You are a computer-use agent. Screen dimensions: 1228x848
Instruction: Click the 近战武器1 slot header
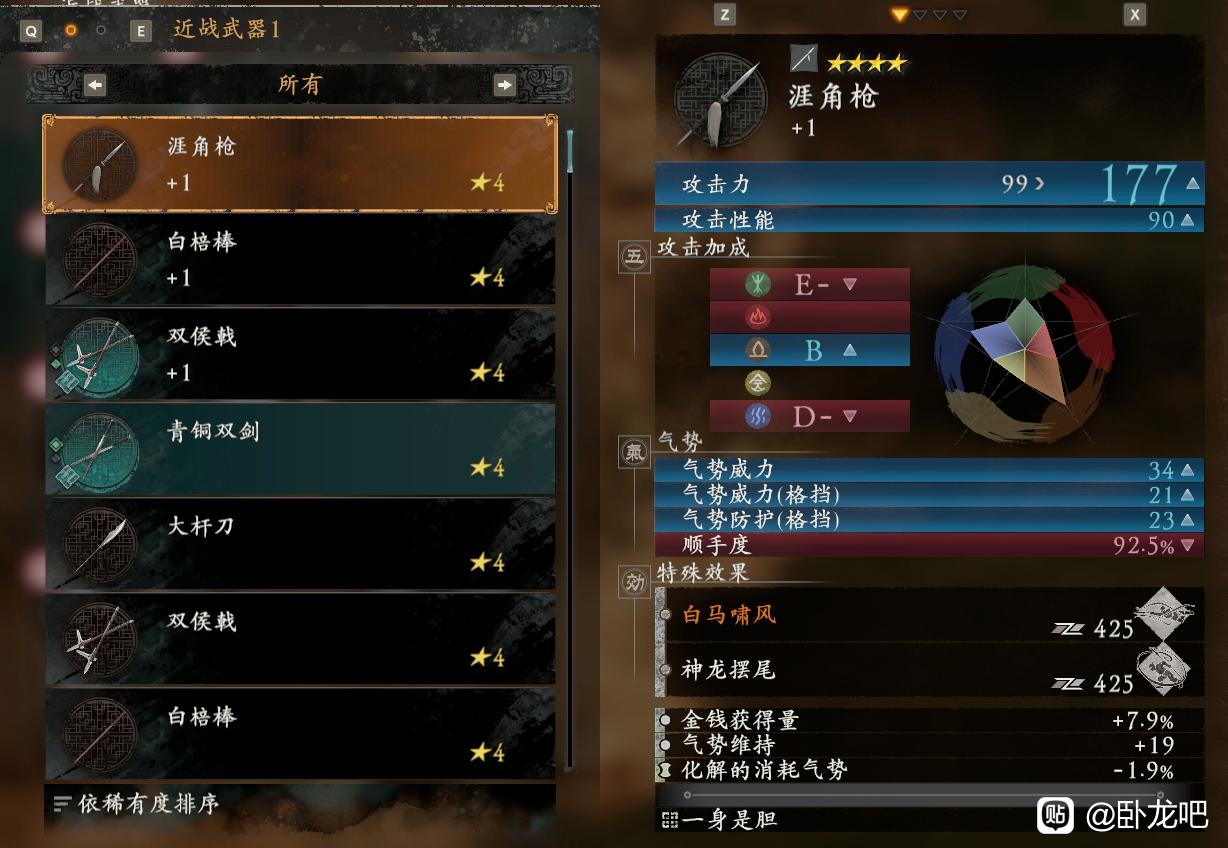(227, 29)
